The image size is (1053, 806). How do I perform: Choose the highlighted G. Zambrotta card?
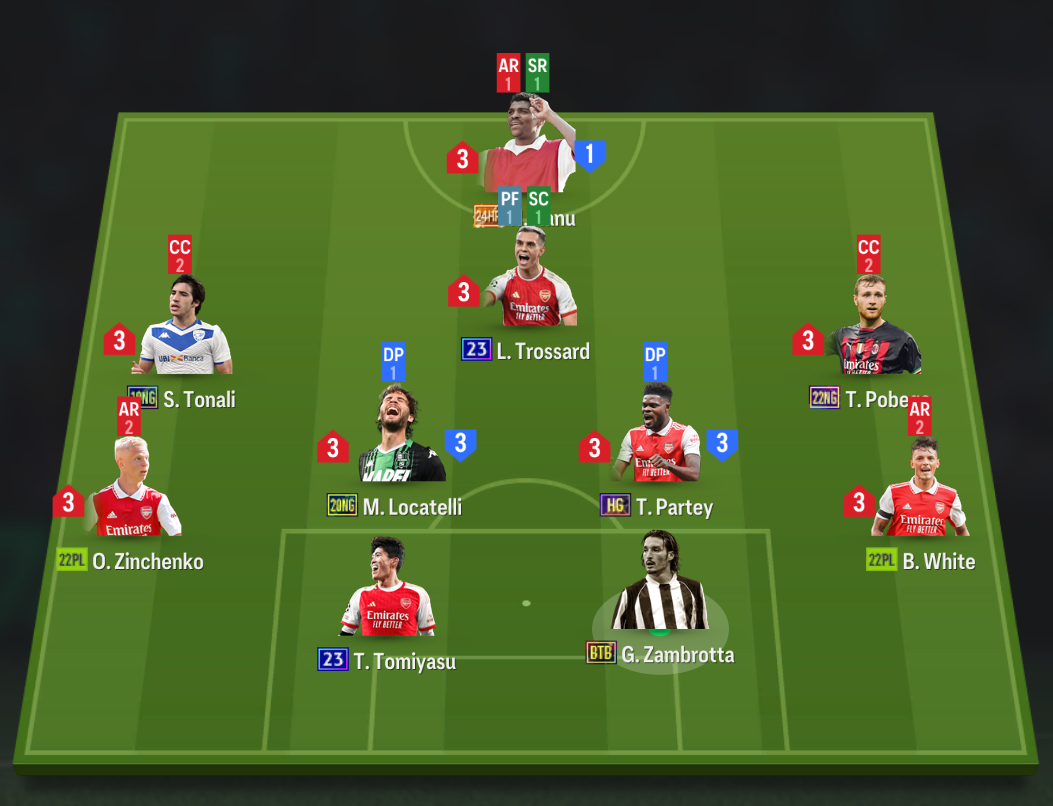(x=660, y=588)
